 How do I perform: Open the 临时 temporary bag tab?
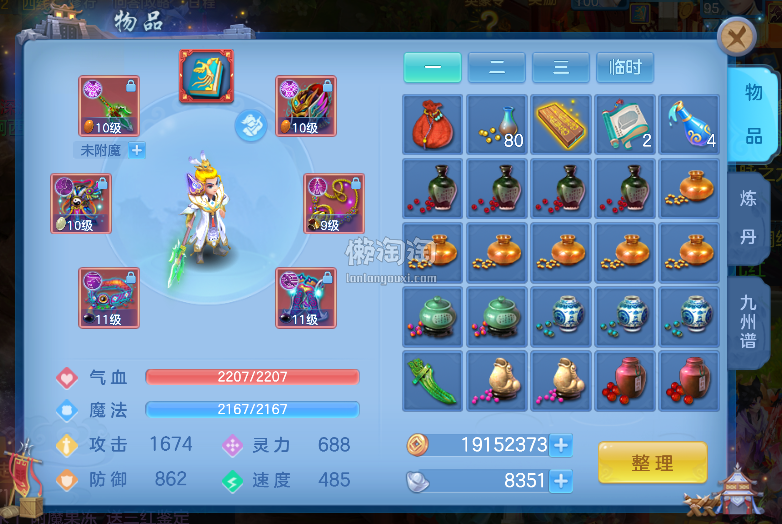pyautogui.click(x=625, y=68)
